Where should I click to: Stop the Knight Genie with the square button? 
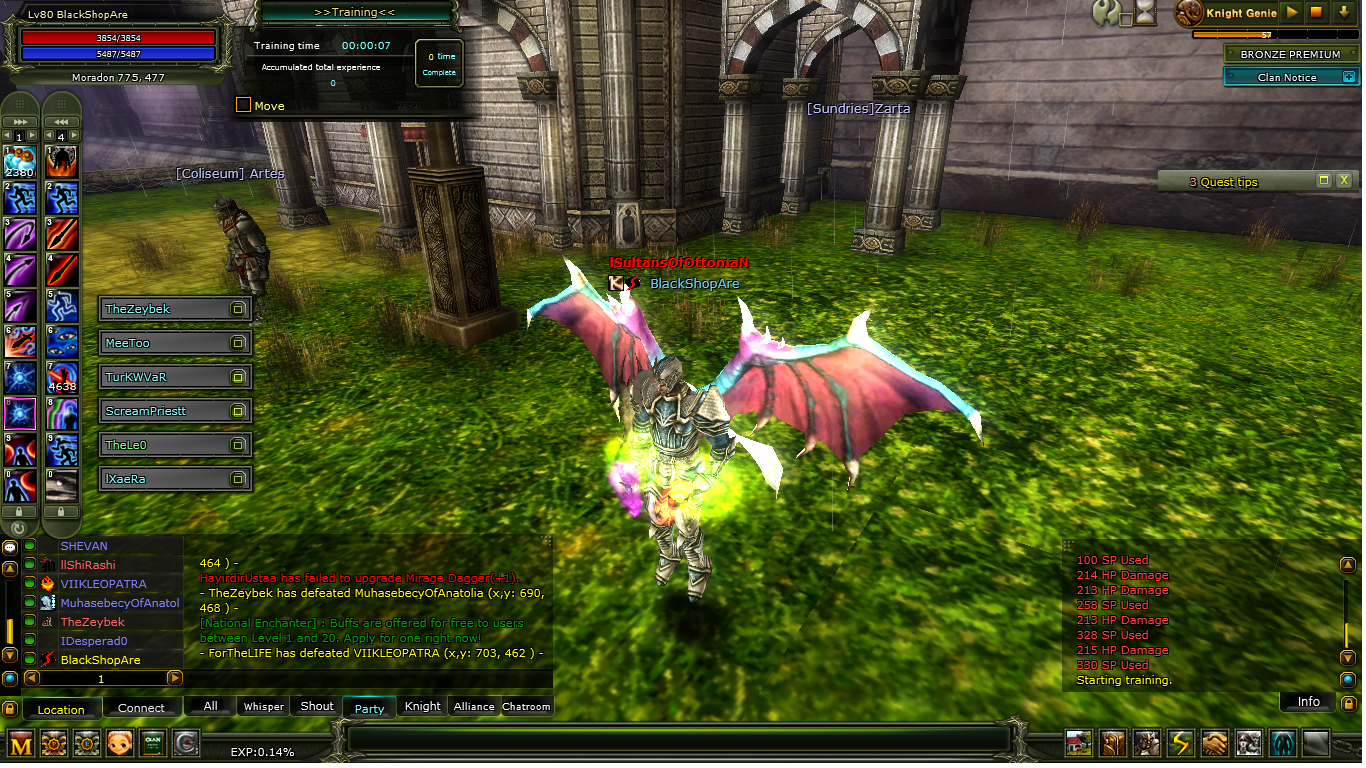pos(1317,13)
